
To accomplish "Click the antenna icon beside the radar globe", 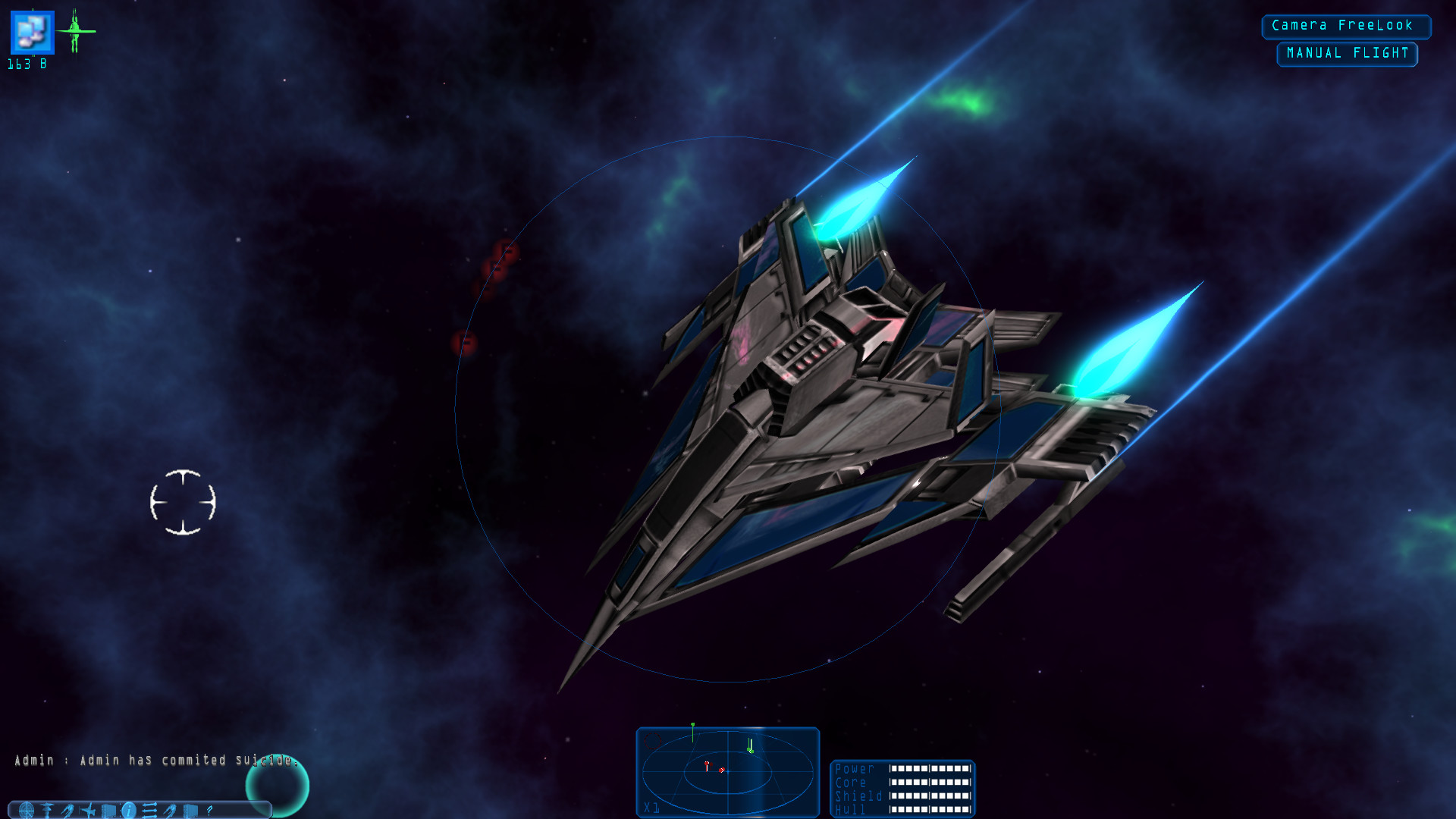I will 45,810.
